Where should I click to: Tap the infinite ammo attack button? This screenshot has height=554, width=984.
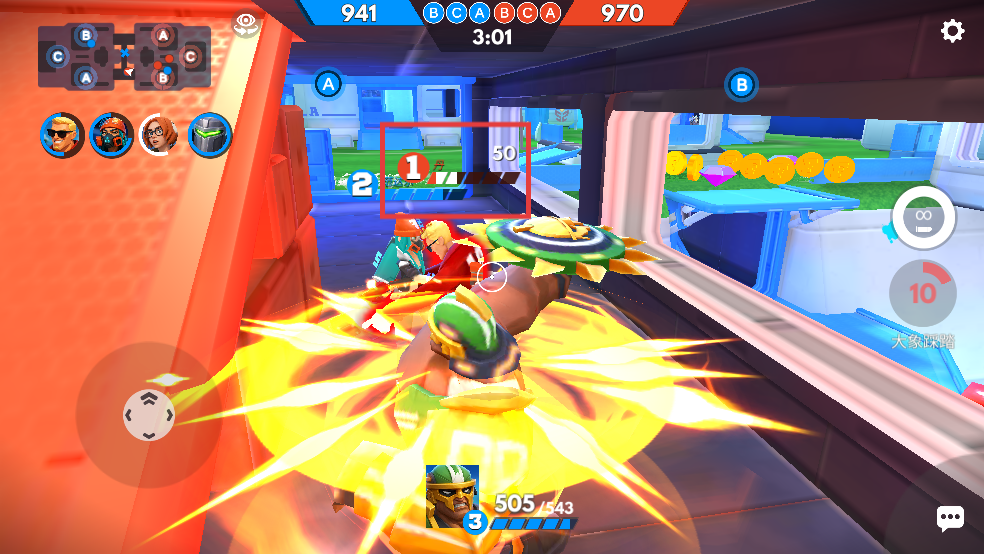point(922,217)
